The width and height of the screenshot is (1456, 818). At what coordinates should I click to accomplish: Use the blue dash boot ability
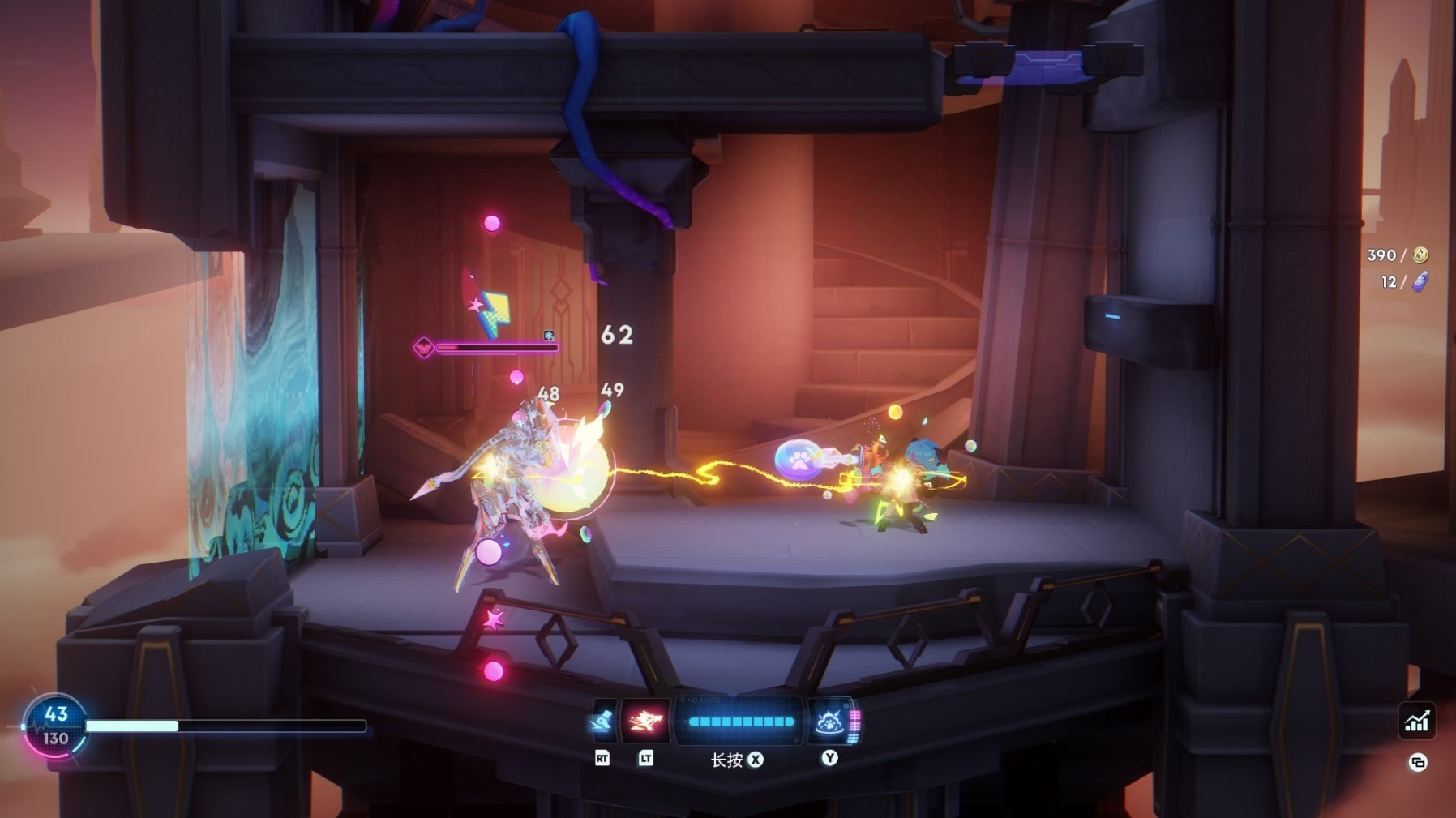tap(602, 721)
